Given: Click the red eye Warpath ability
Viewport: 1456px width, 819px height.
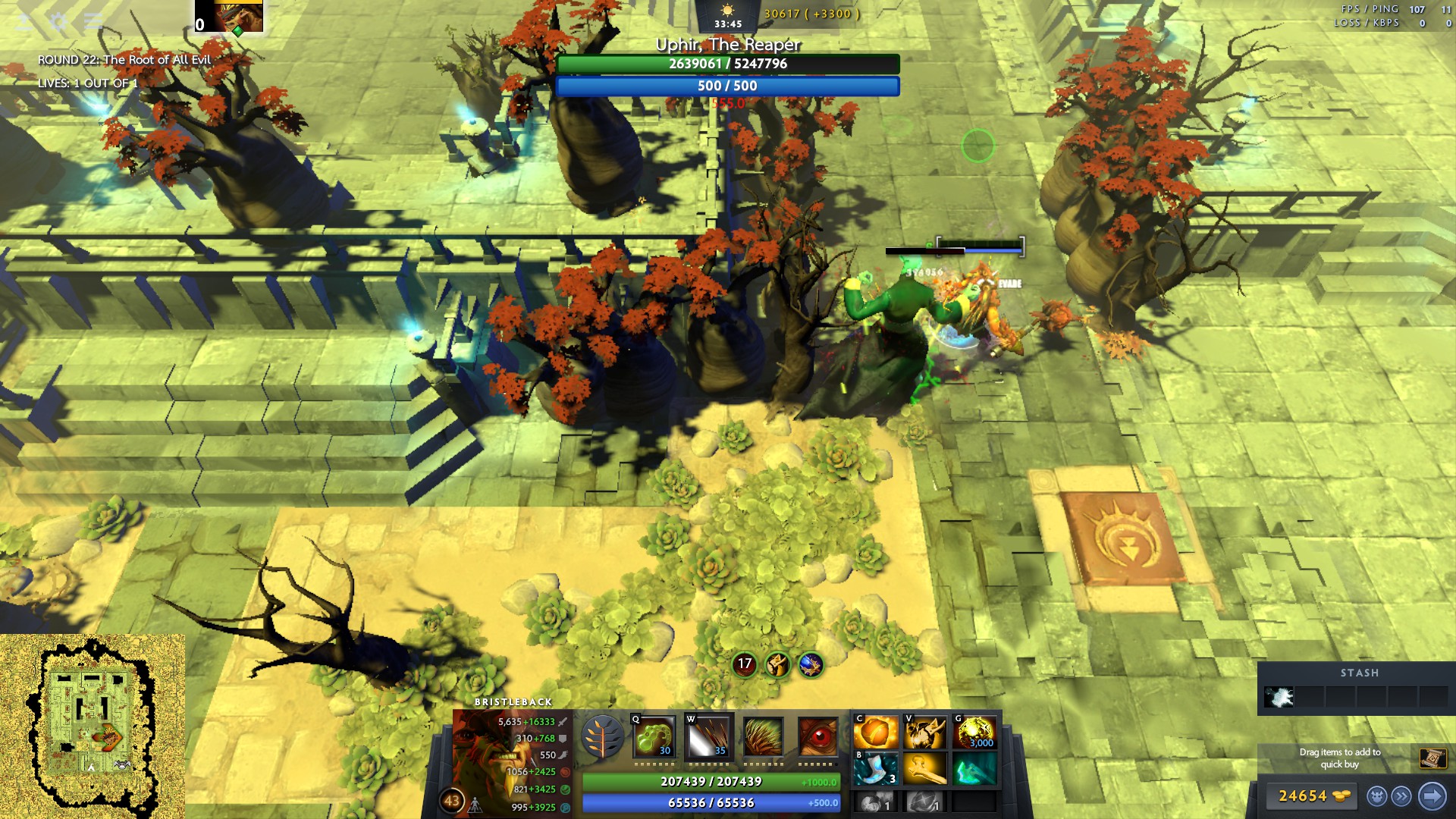Looking at the screenshot, I should (818, 736).
